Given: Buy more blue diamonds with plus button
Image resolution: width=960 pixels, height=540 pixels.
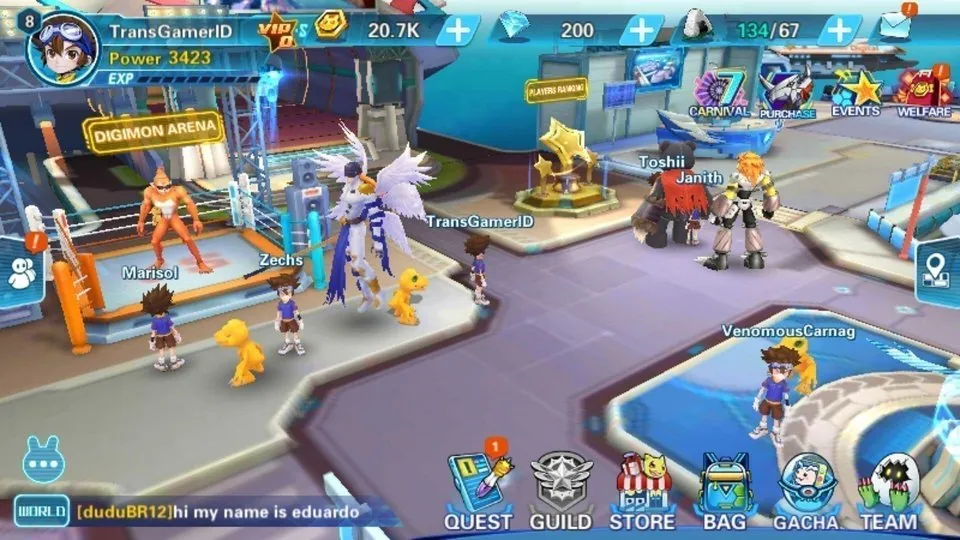Looking at the screenshot, I should [x=640, y=30].
